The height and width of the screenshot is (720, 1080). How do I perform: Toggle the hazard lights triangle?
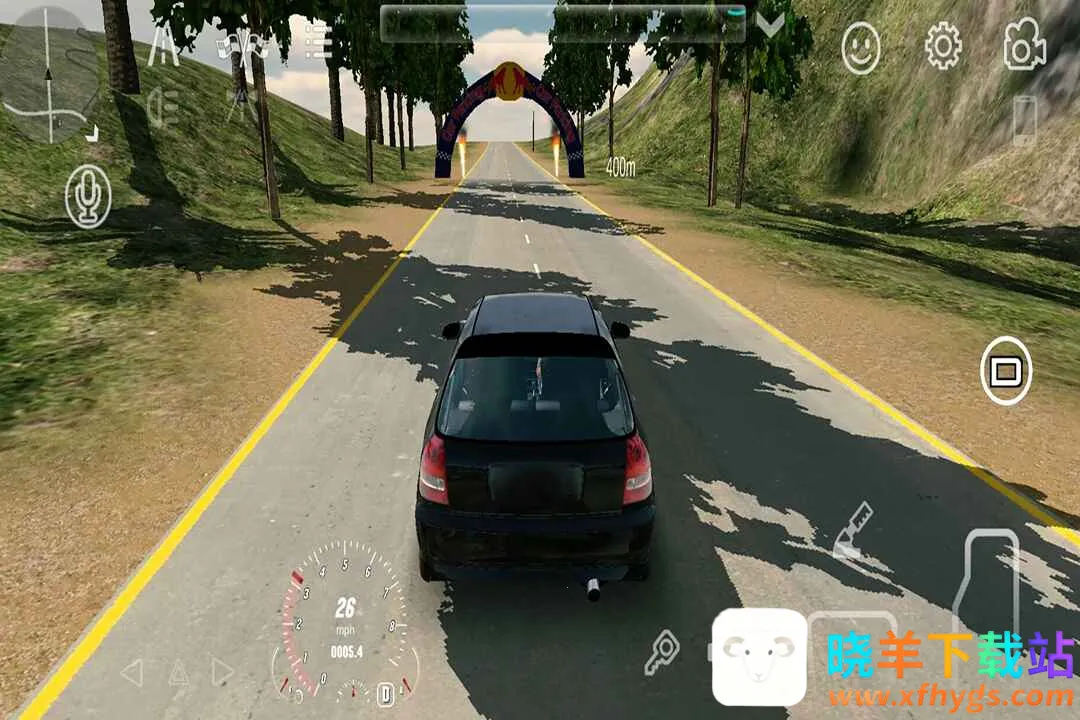(177, 672)
